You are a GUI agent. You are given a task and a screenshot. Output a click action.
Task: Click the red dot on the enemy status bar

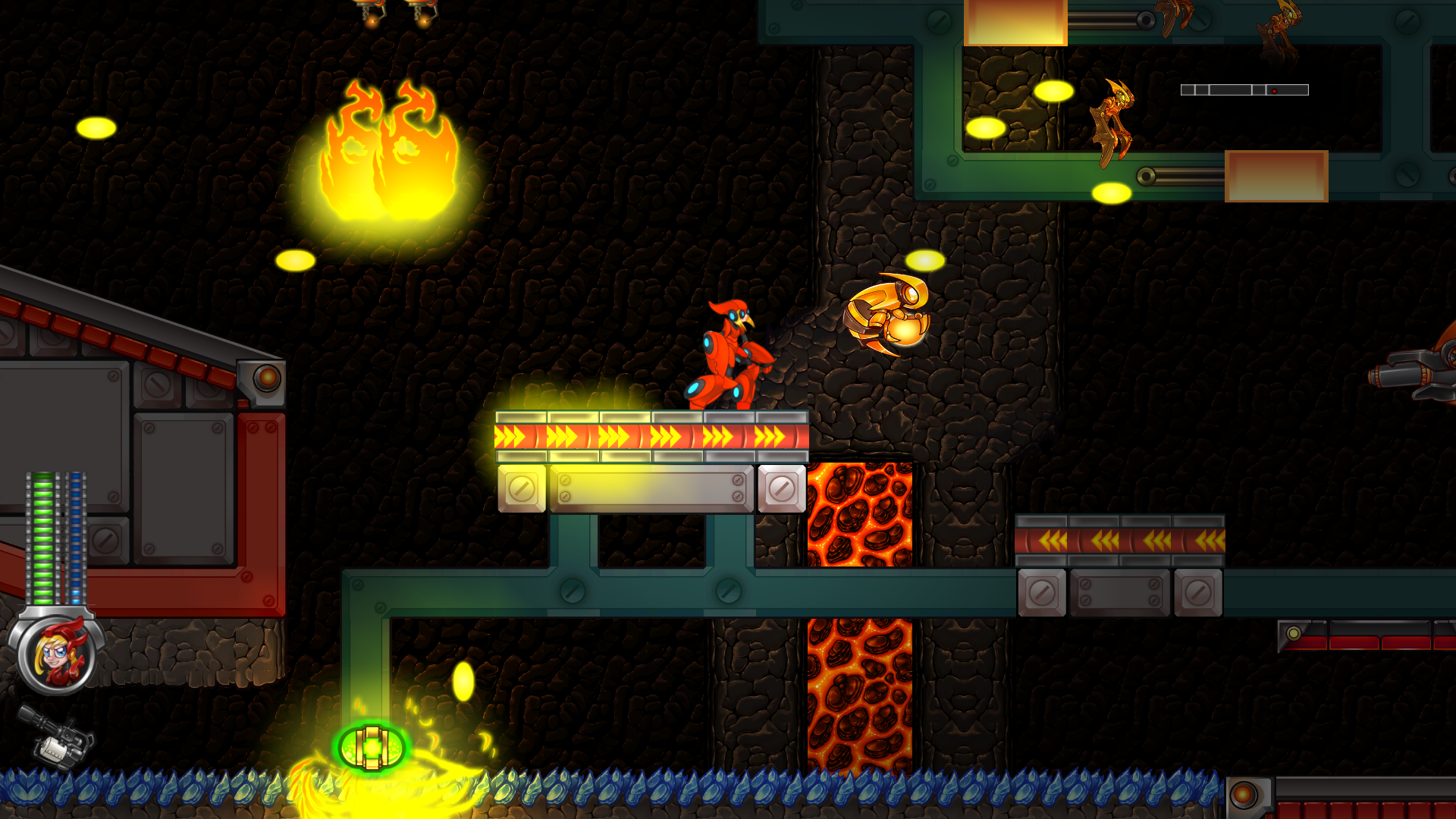coord(1276,89)
